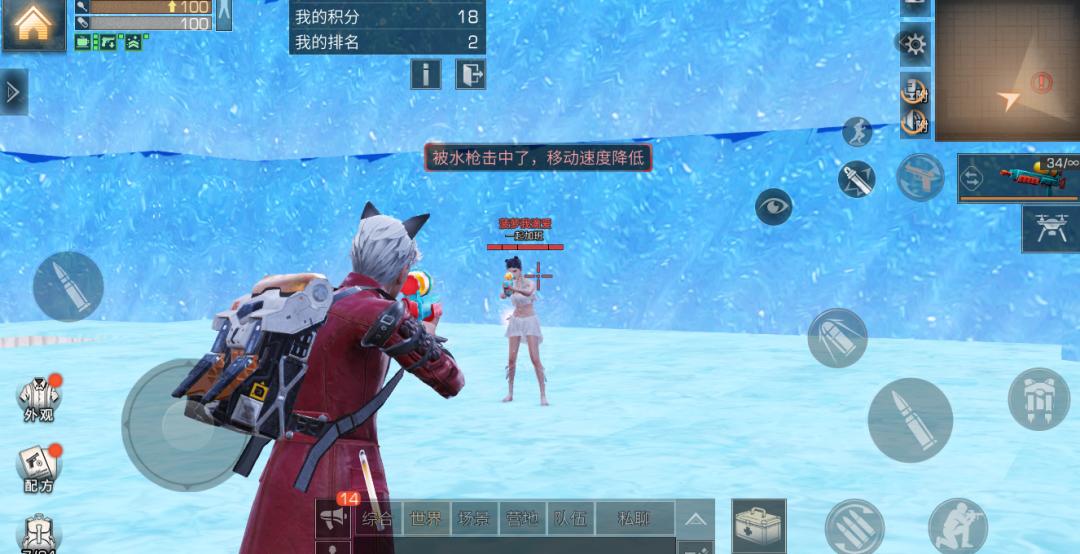Image resolution: width=1080 pixels, height=554 pixels.
Task: Open the 外观 appearance menu
Action: click(39, 399)
